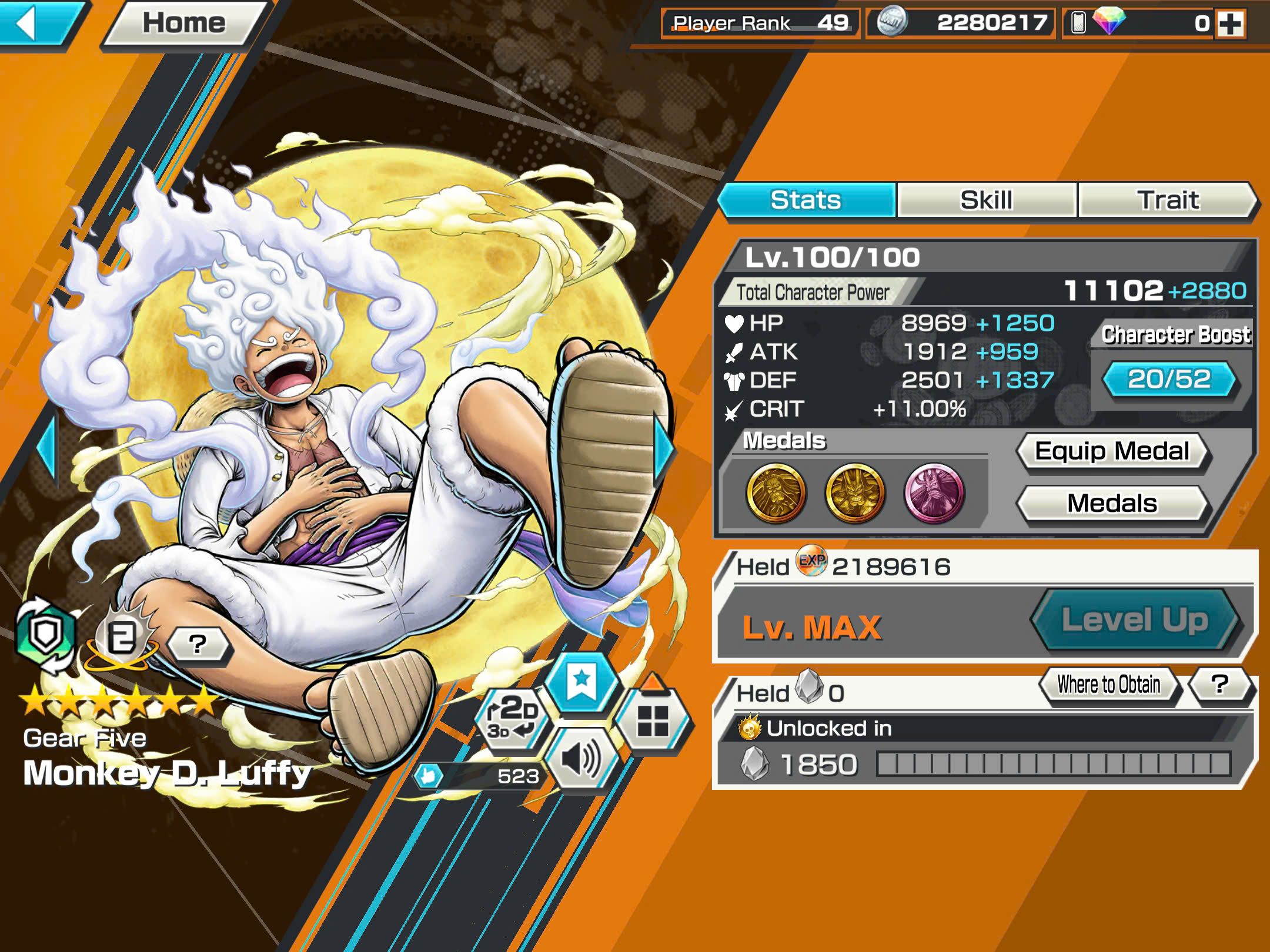The image size is (1270, 952).
Task: View next character with right arrow
Action: tap(664, 450)
